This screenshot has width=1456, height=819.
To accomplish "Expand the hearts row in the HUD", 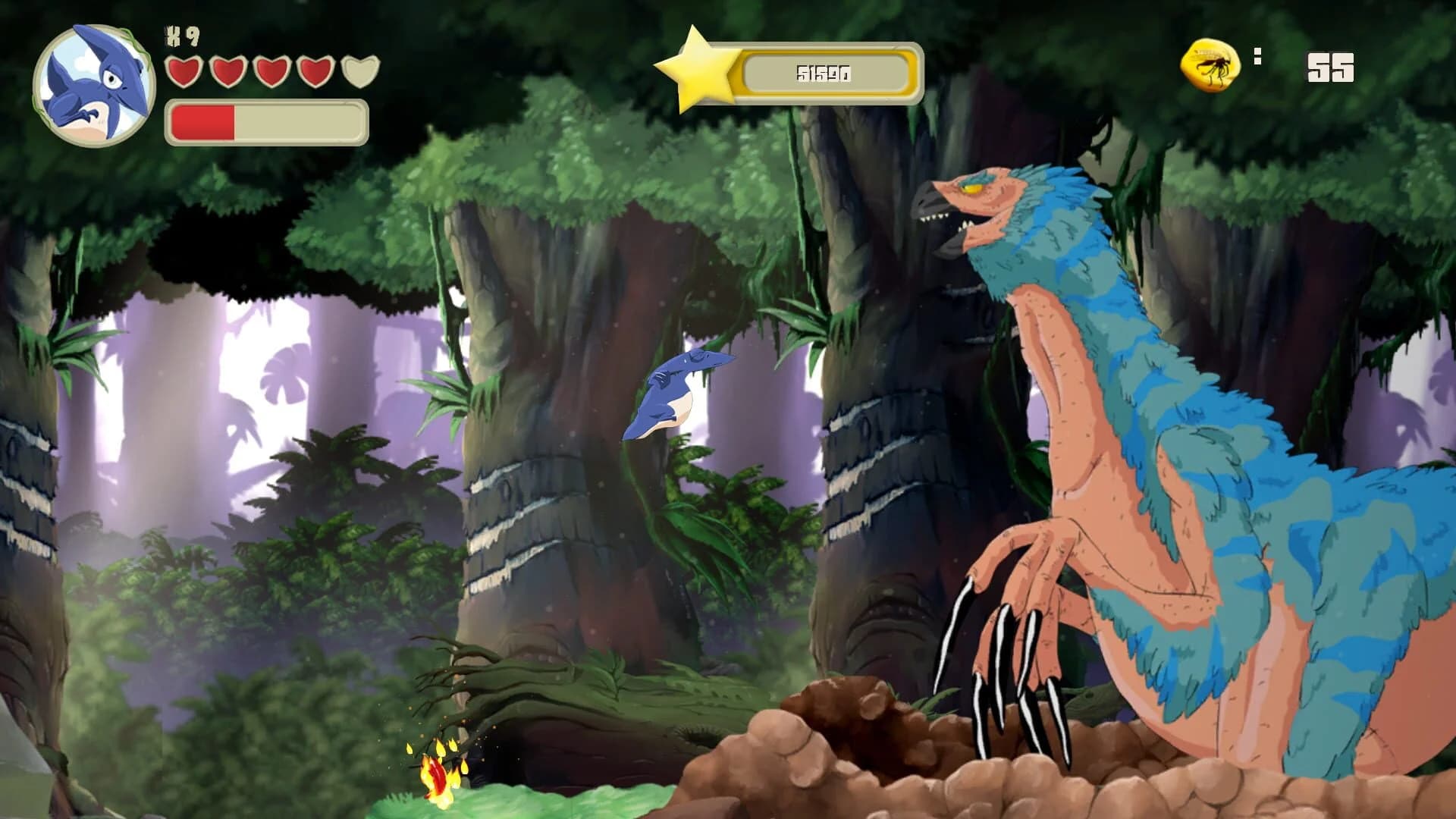I will tap(269, 74).
